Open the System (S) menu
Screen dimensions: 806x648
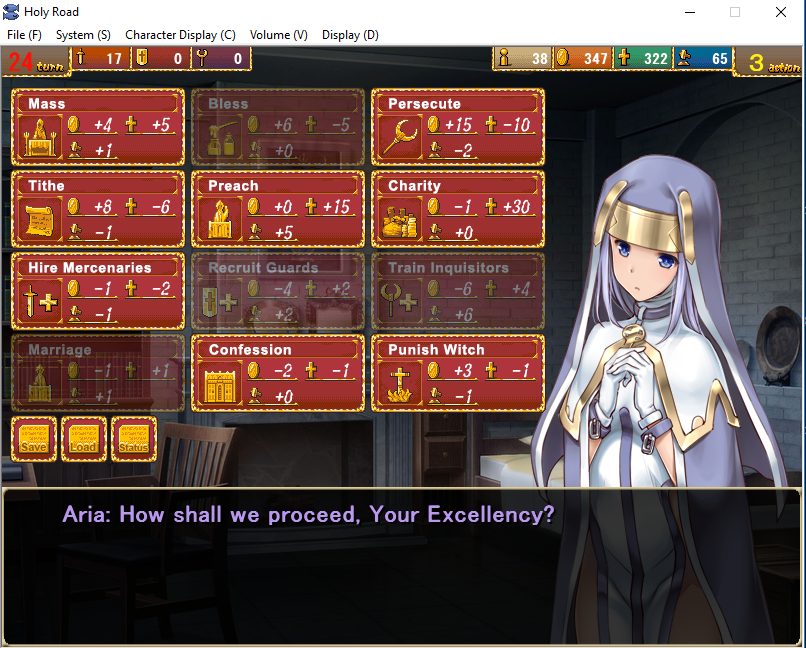83,35
